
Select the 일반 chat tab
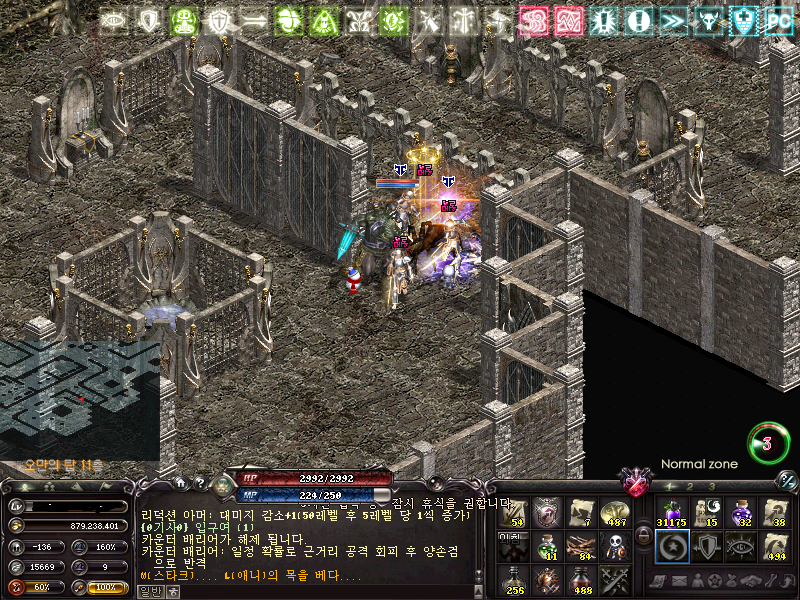pyautogui.click(x=148, y=592)
